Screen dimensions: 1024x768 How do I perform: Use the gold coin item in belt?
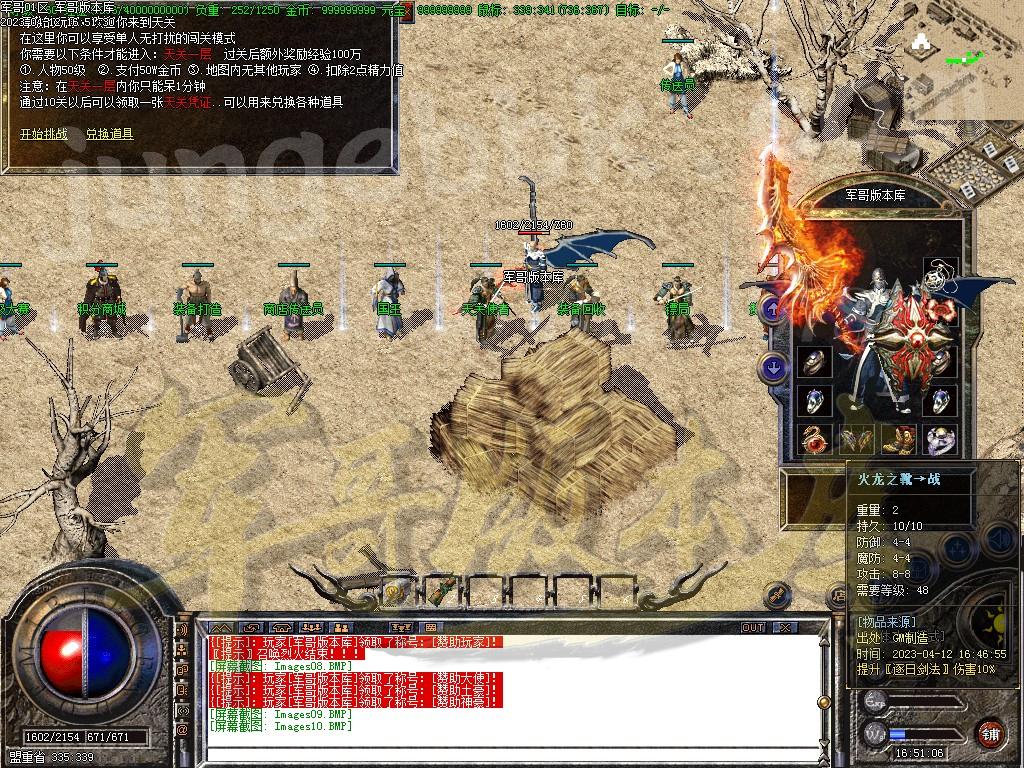(x=394, y=591)
